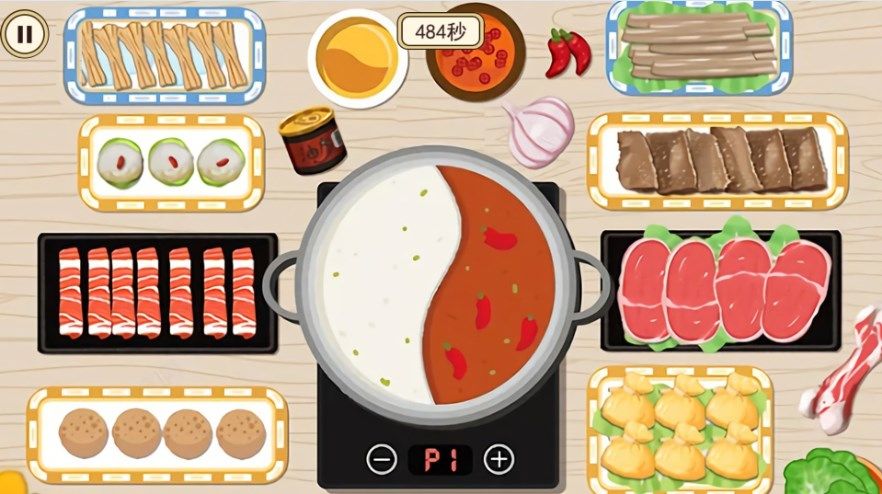
Task: Raise the stove heat with the plus button
Action: 498,459
